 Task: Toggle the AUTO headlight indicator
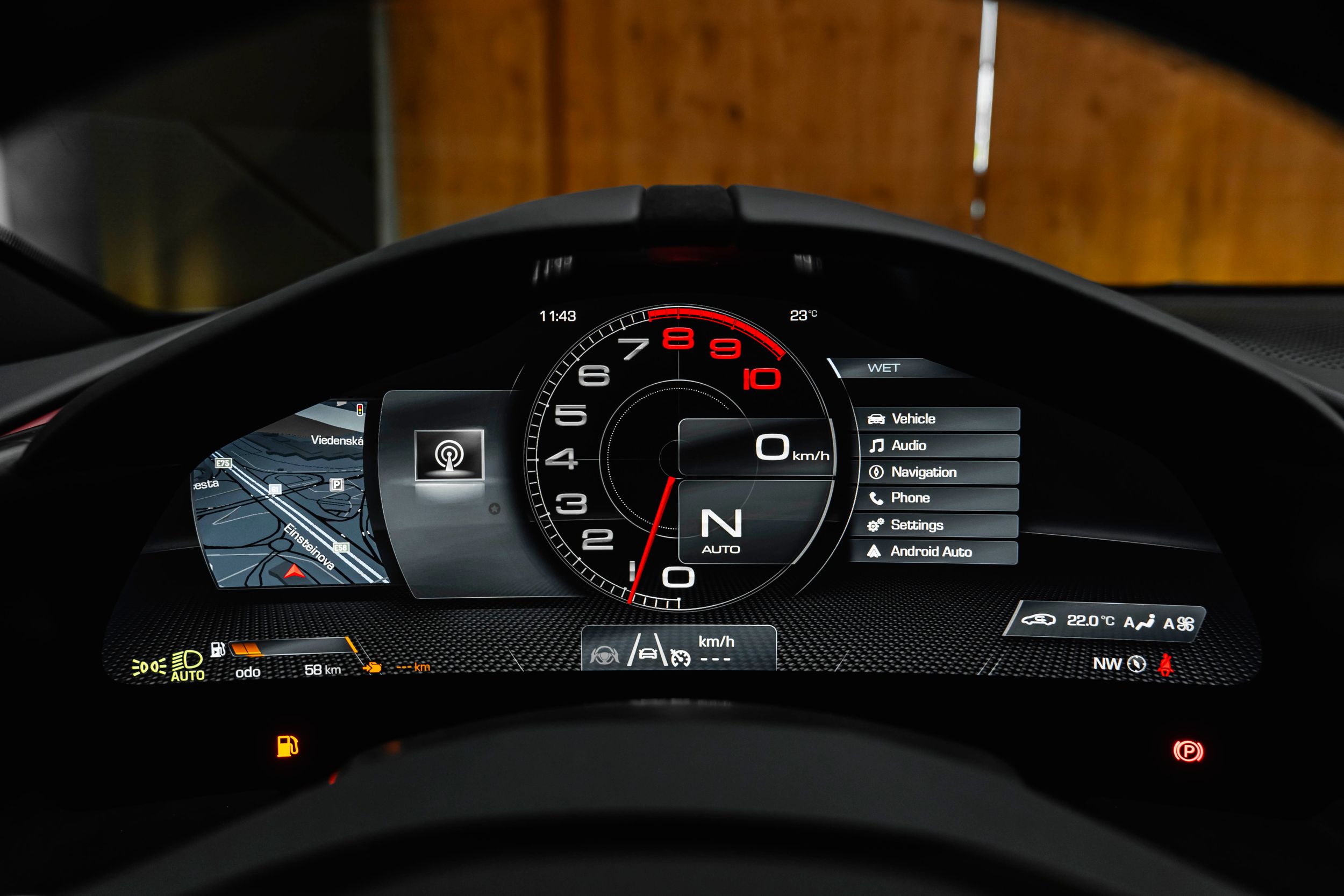[188, 666]
